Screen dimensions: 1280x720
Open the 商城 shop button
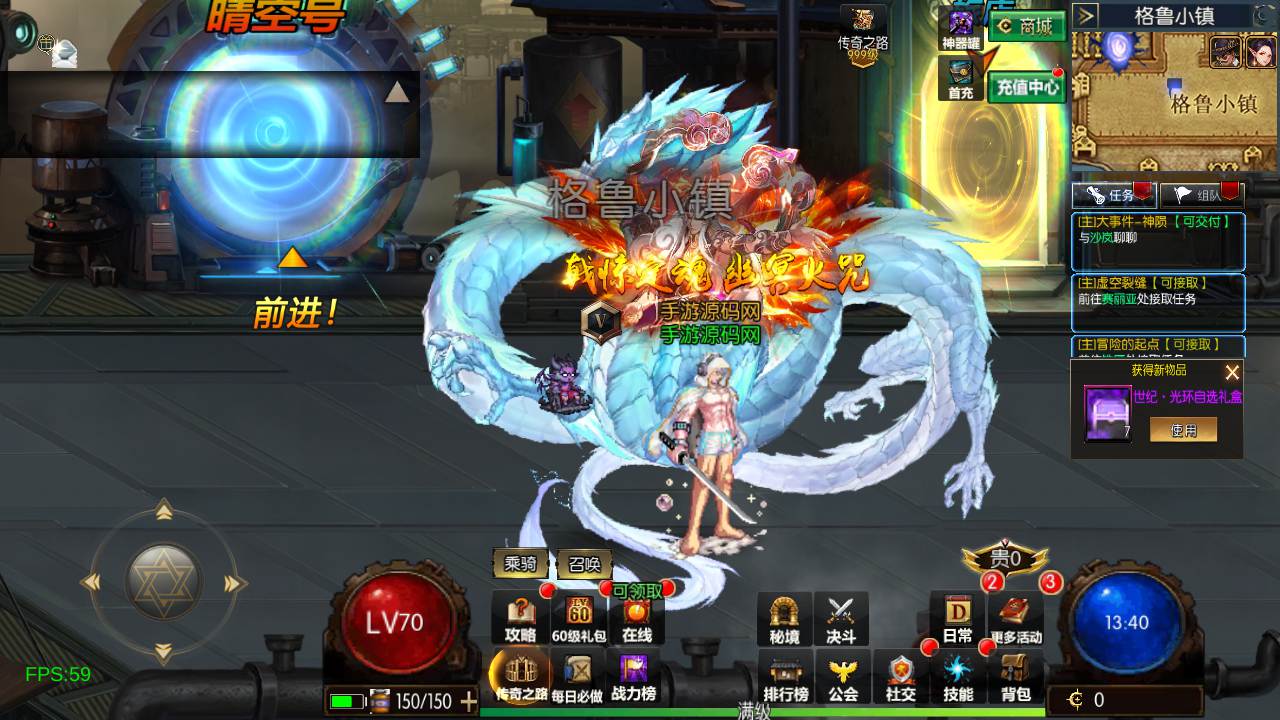(x=1026, y=27)
